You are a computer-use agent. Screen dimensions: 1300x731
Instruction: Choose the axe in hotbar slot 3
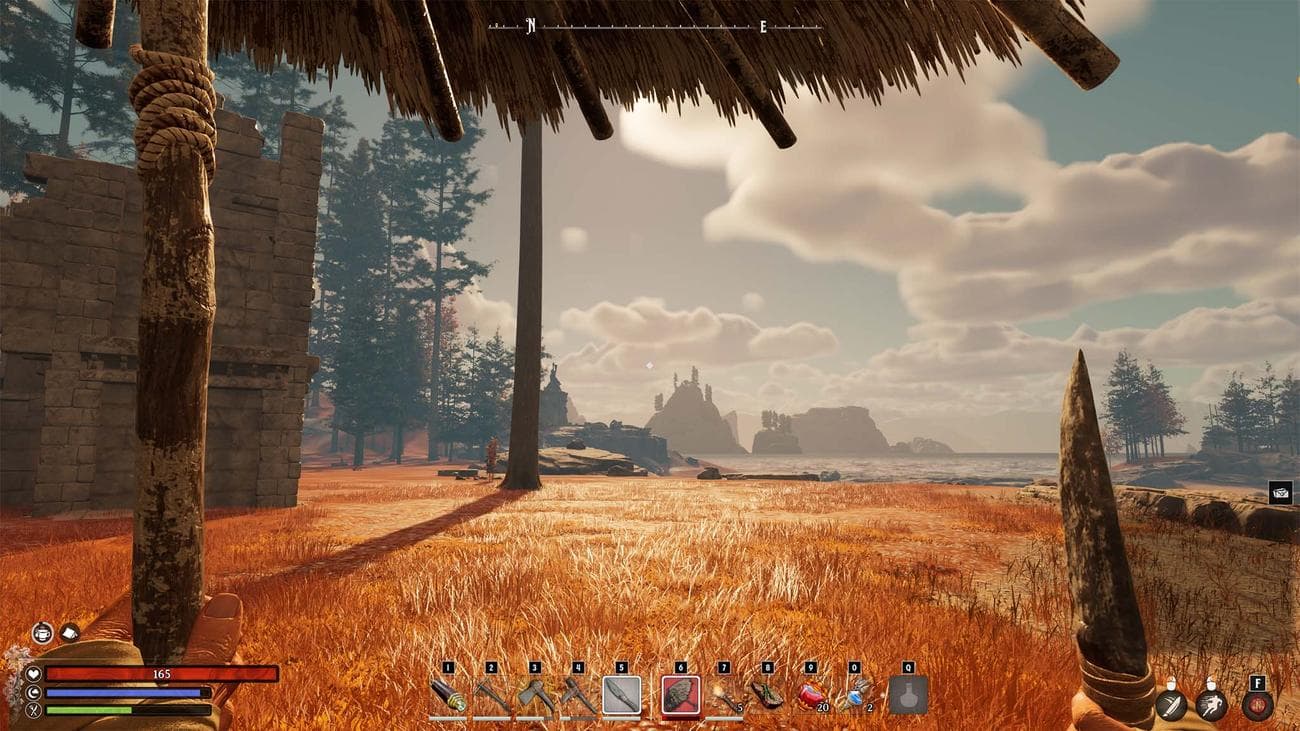pyautogui.click(x=535, y=695)
